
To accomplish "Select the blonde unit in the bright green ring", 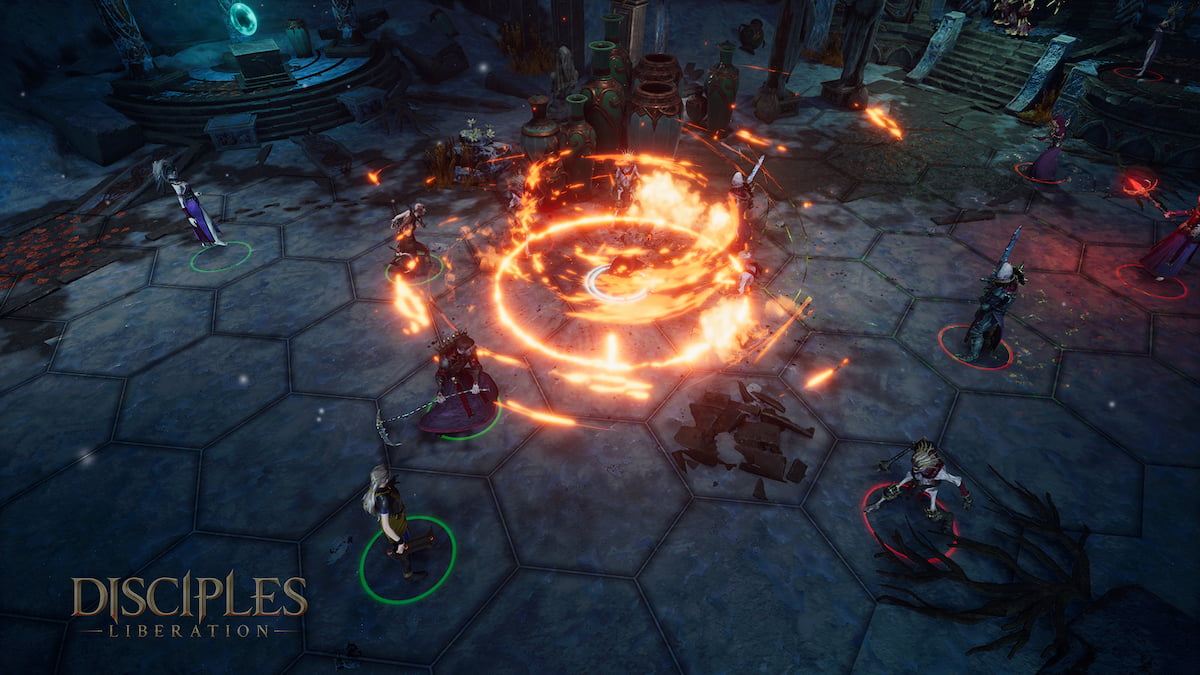I will click(394, 522).
